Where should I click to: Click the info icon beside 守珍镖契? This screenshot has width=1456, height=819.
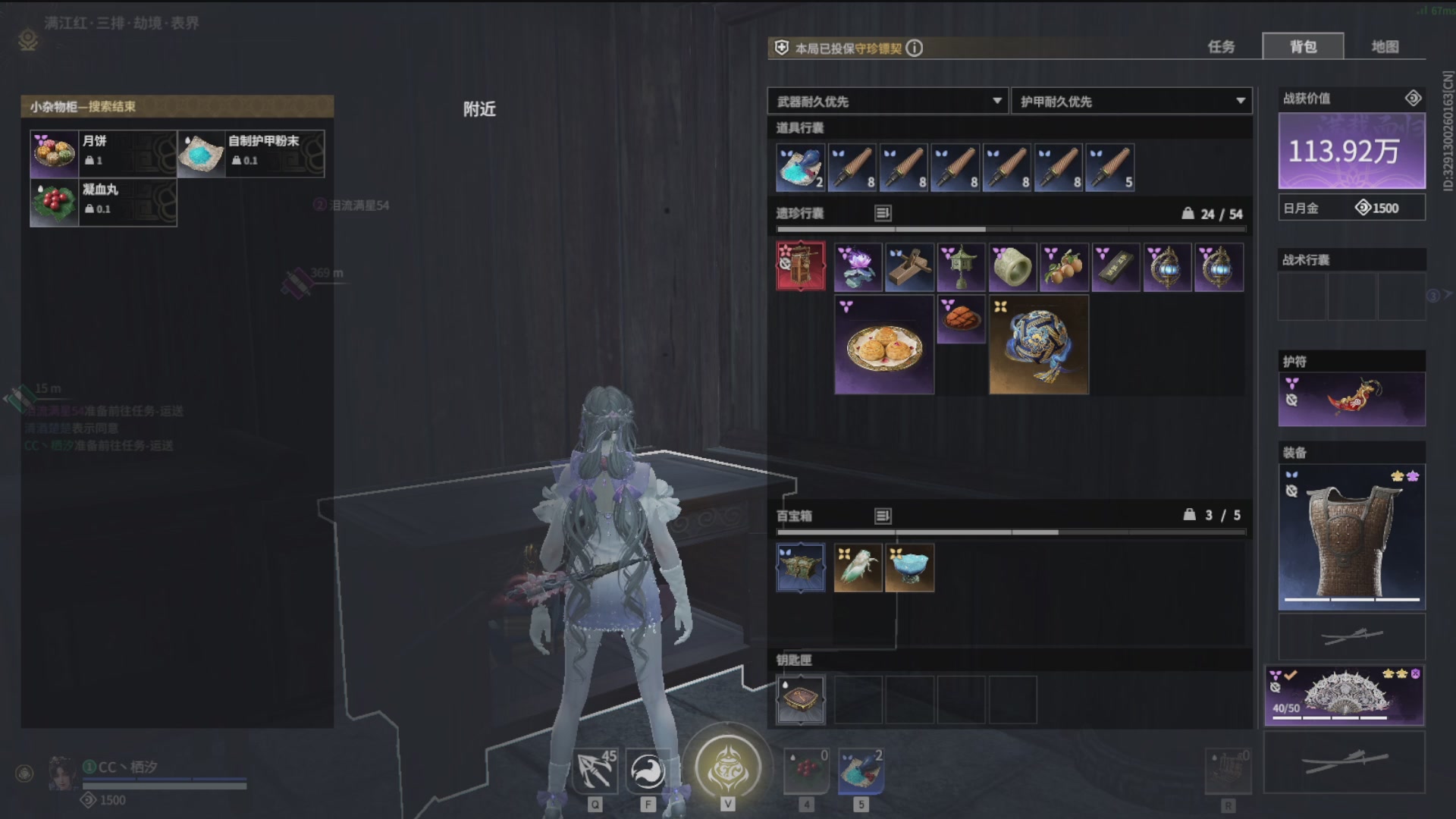click(915, 49)
